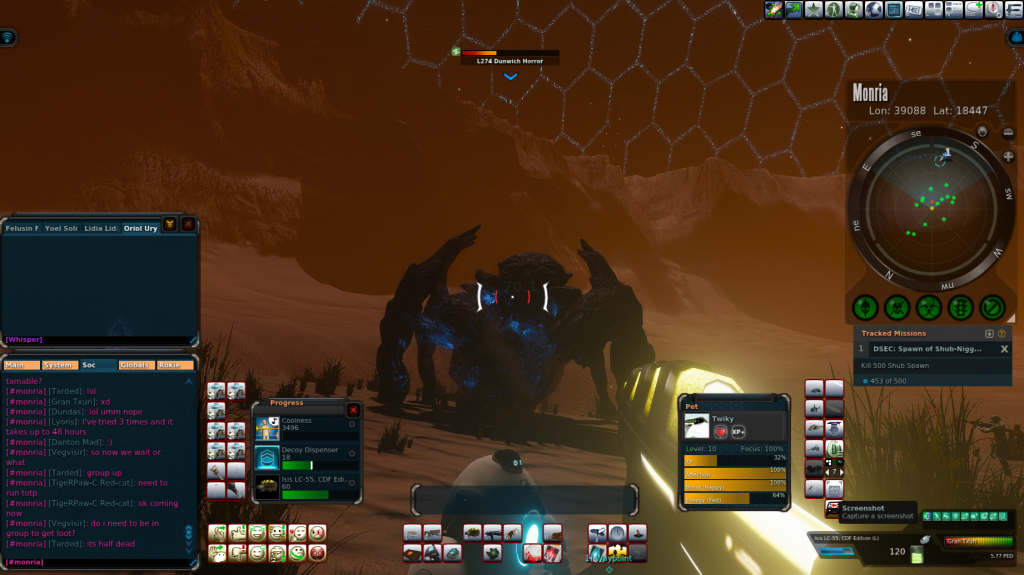Image resolution: width=1024 pixels, height=575 pixels.
Task: Click the chat input field labeled #monria
Action: [x=100, y=562]
